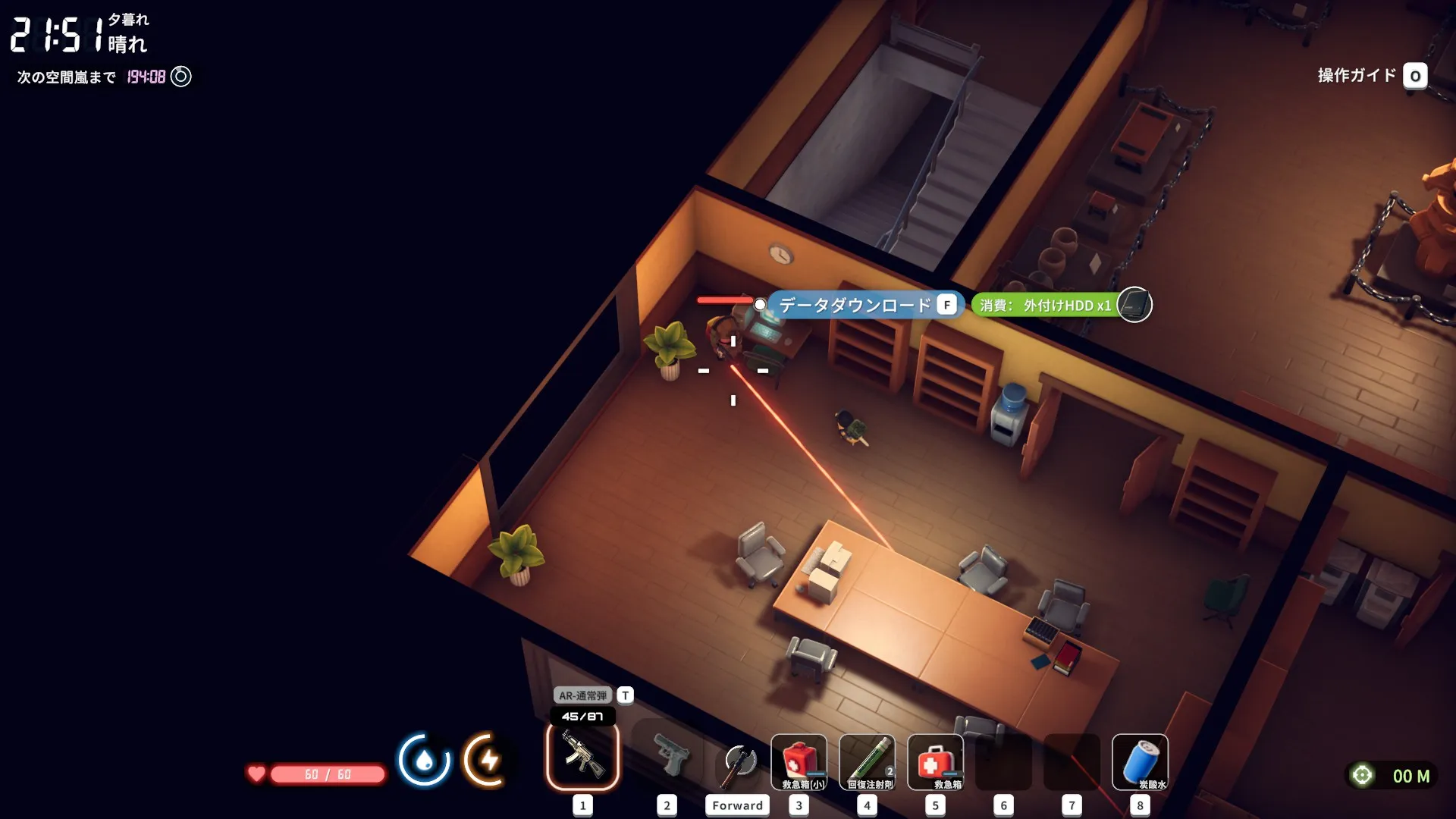Click the external HDD cost icon

[x=1134, y=305]
